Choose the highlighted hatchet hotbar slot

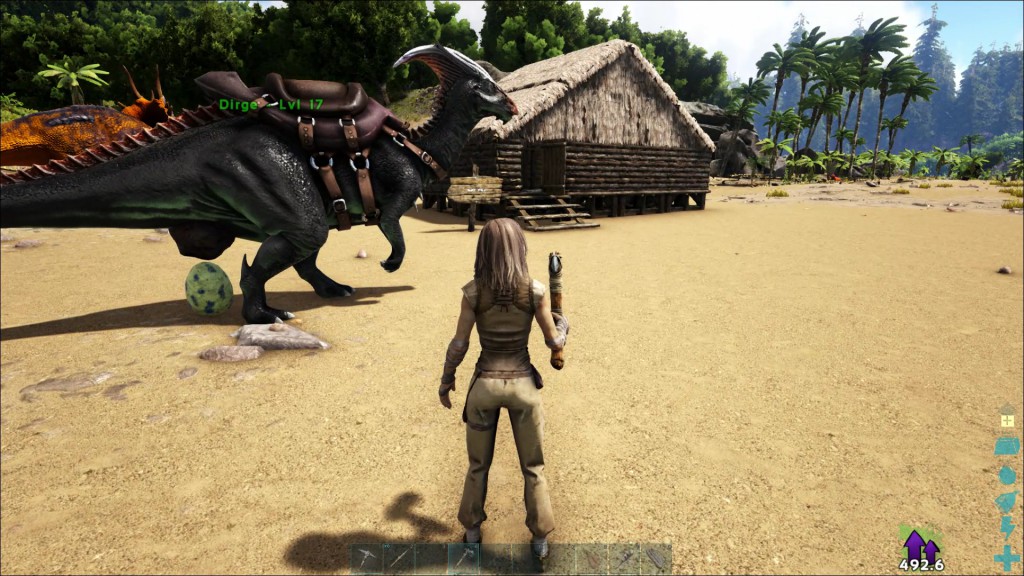coord(463,558)
